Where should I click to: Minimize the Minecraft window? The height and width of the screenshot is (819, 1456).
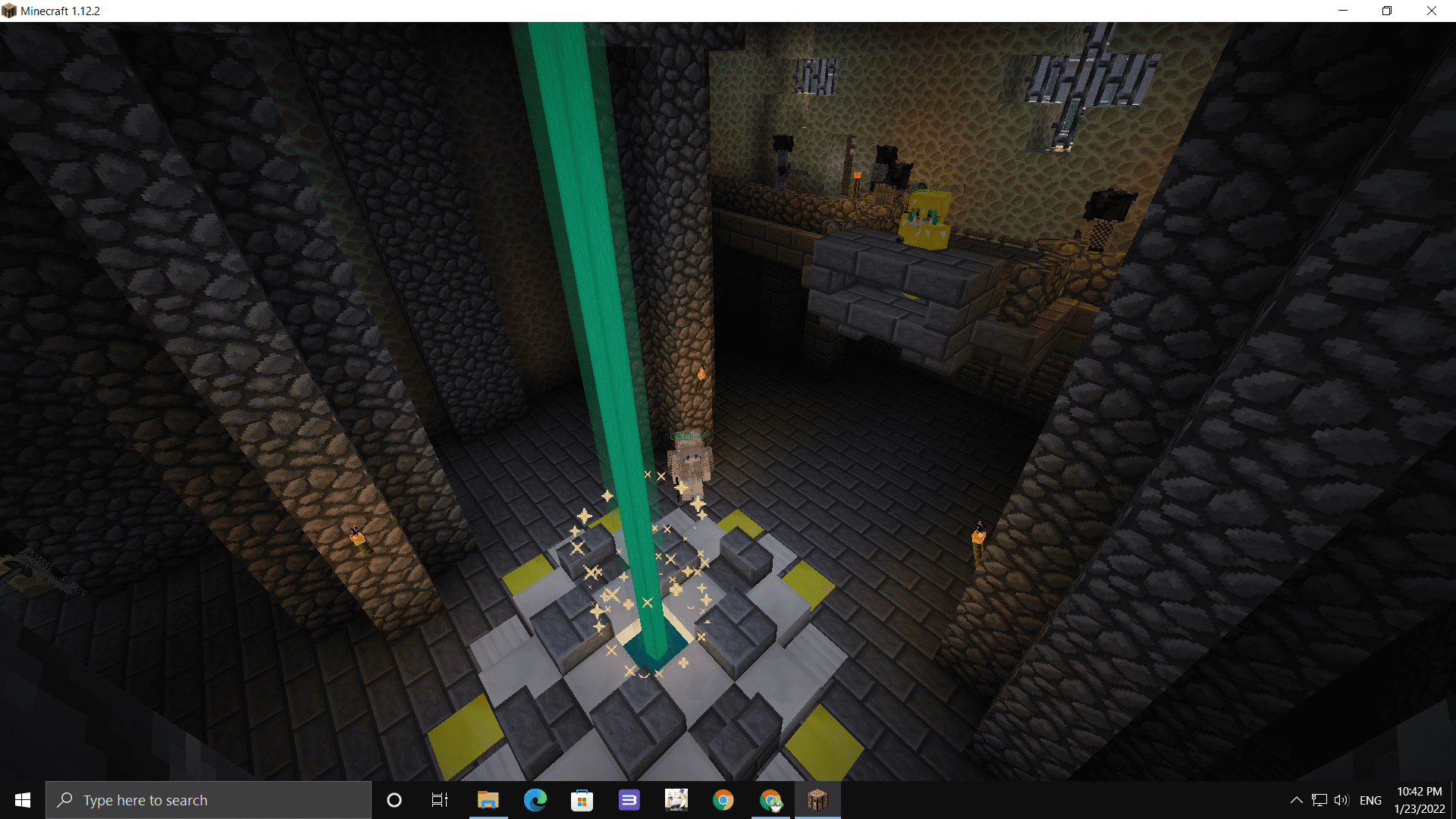[x=1343, y=11]
